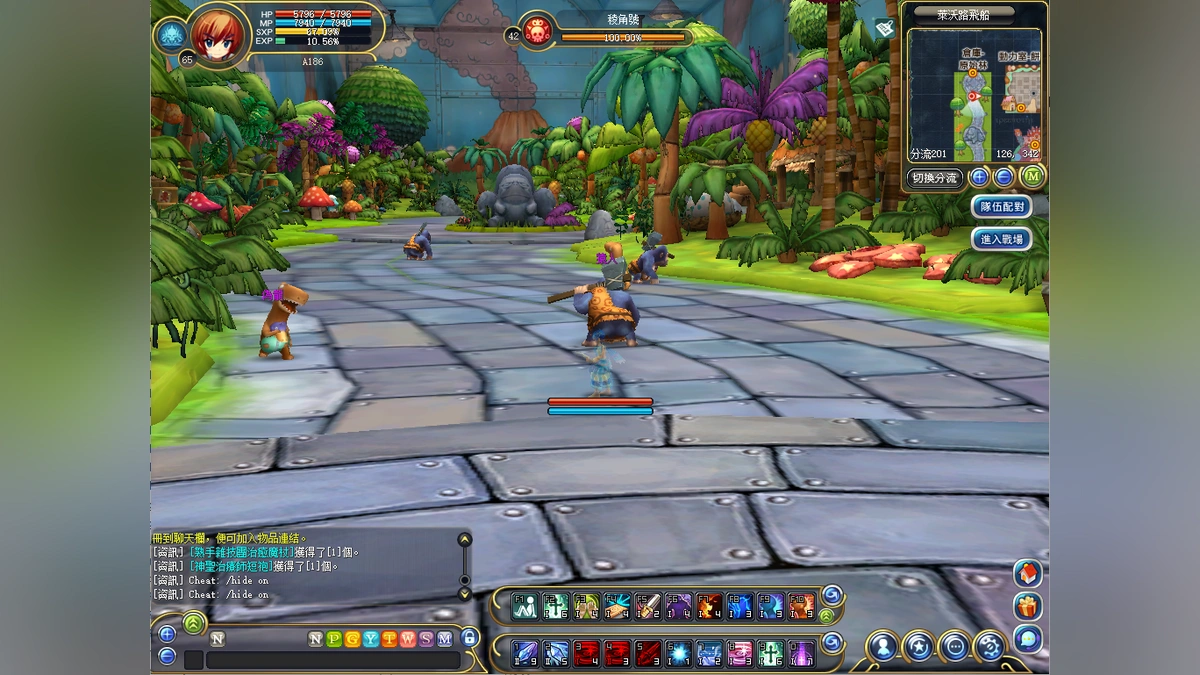This screenshot has width=1200, height=675.
Task: Enter the battlefield via 進入戰場 button
Action: point(1001,239)
